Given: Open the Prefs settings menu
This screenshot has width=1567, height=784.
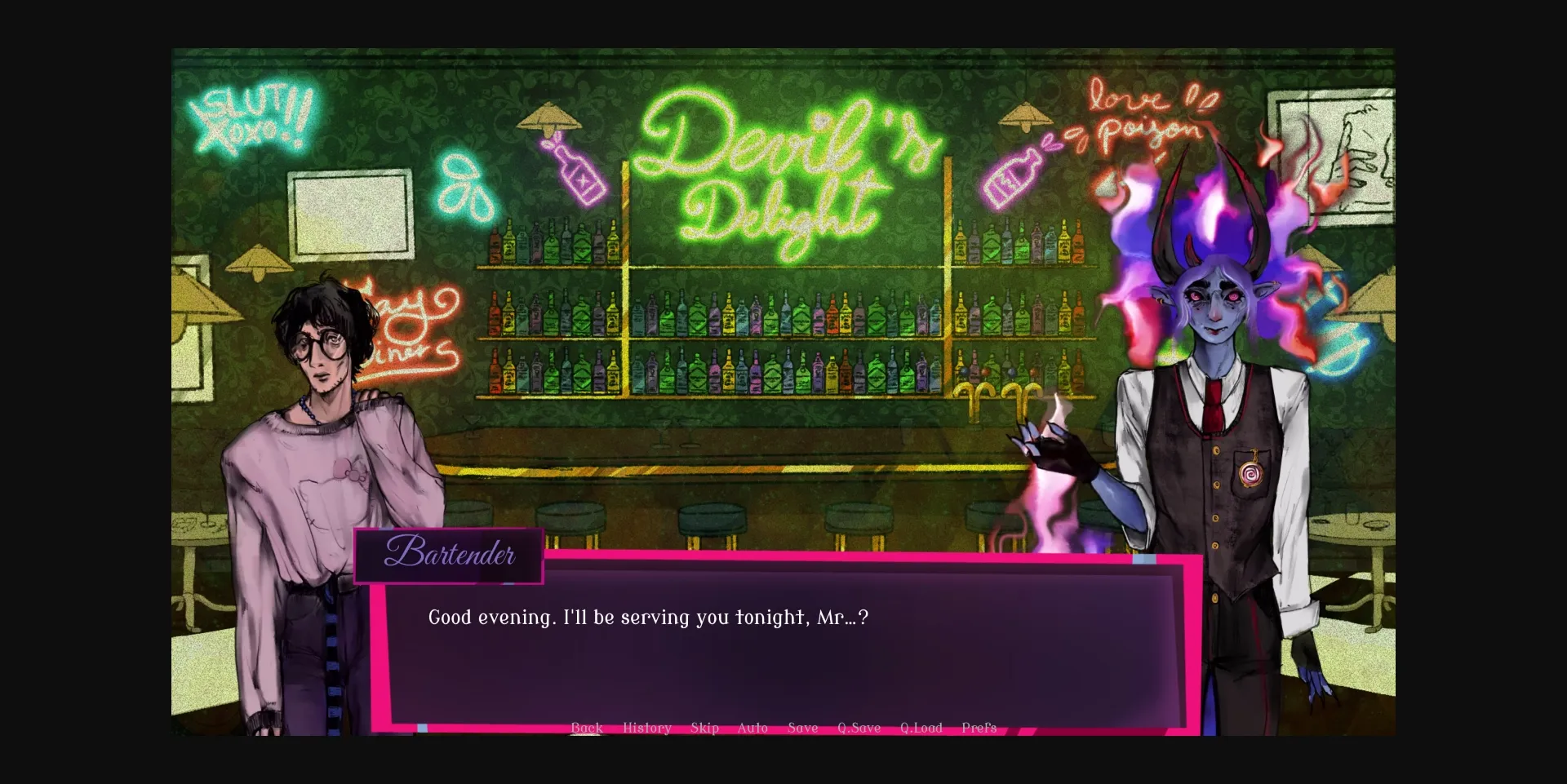Looking at the screenshot, I should tap(979, 728).
